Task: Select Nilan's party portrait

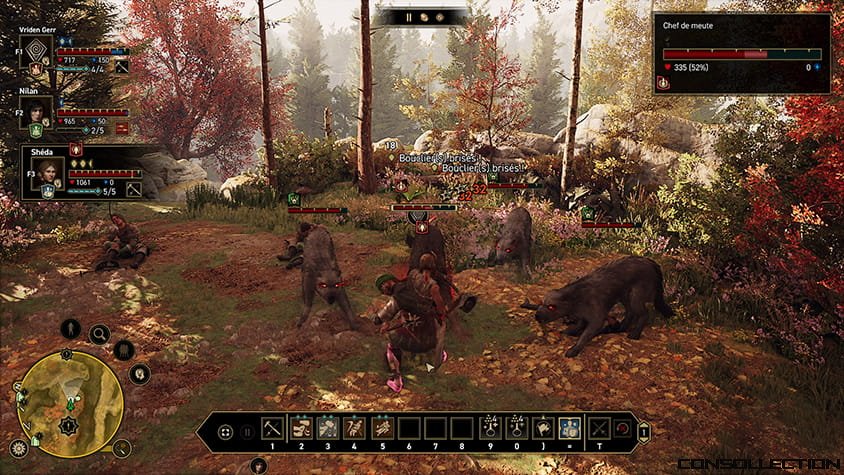Action: click(39, 112)
